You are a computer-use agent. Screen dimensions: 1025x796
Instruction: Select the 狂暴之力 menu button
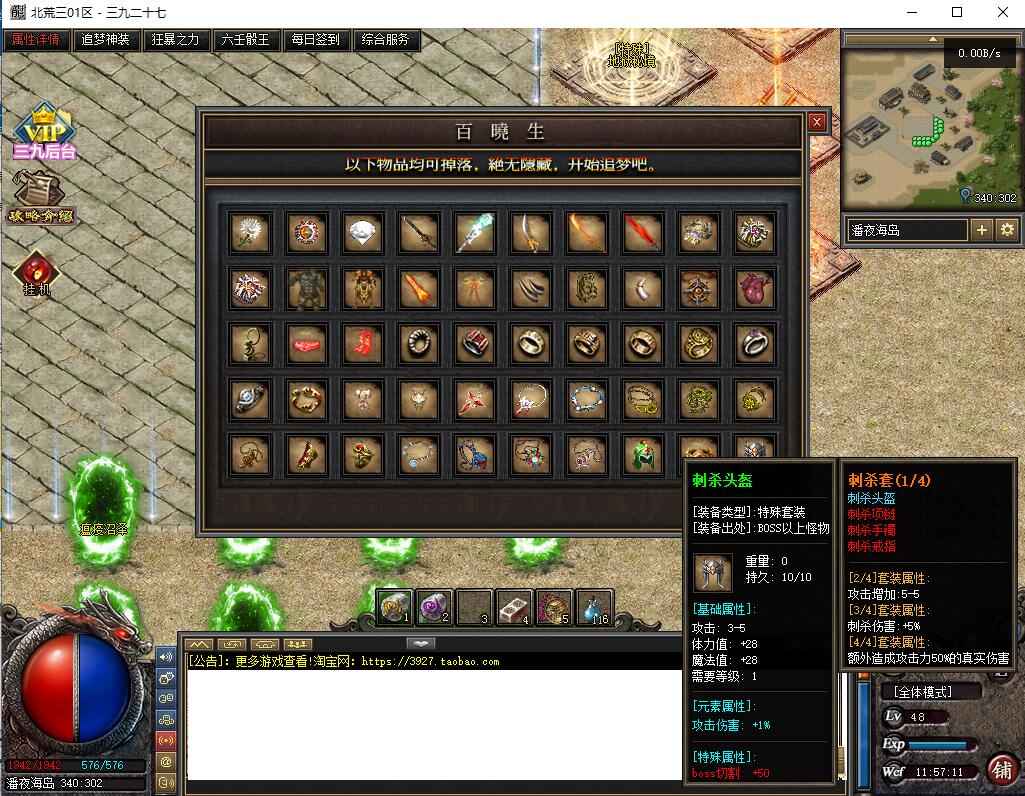point(175,40)
